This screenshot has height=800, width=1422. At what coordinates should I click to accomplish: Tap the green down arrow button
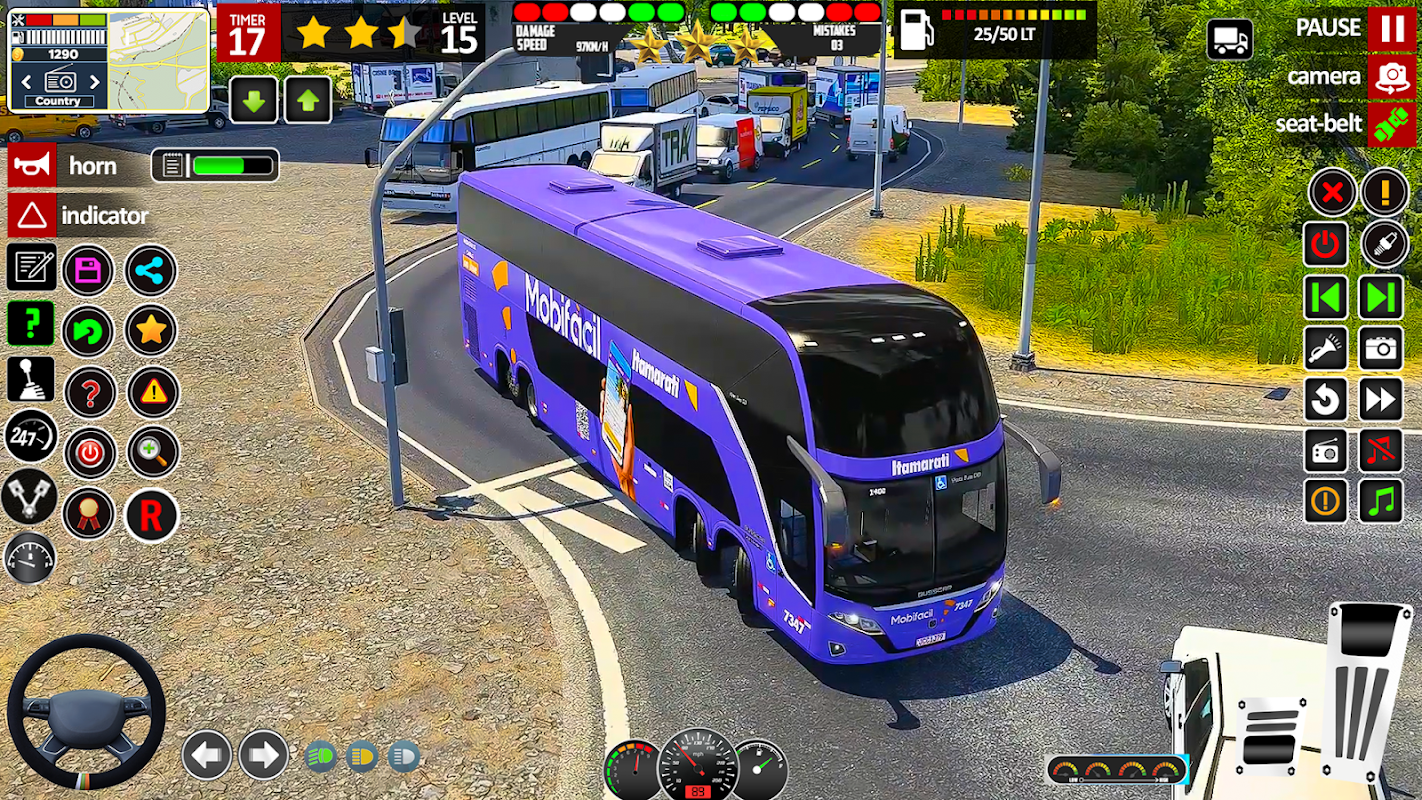[x=254, y=100]
